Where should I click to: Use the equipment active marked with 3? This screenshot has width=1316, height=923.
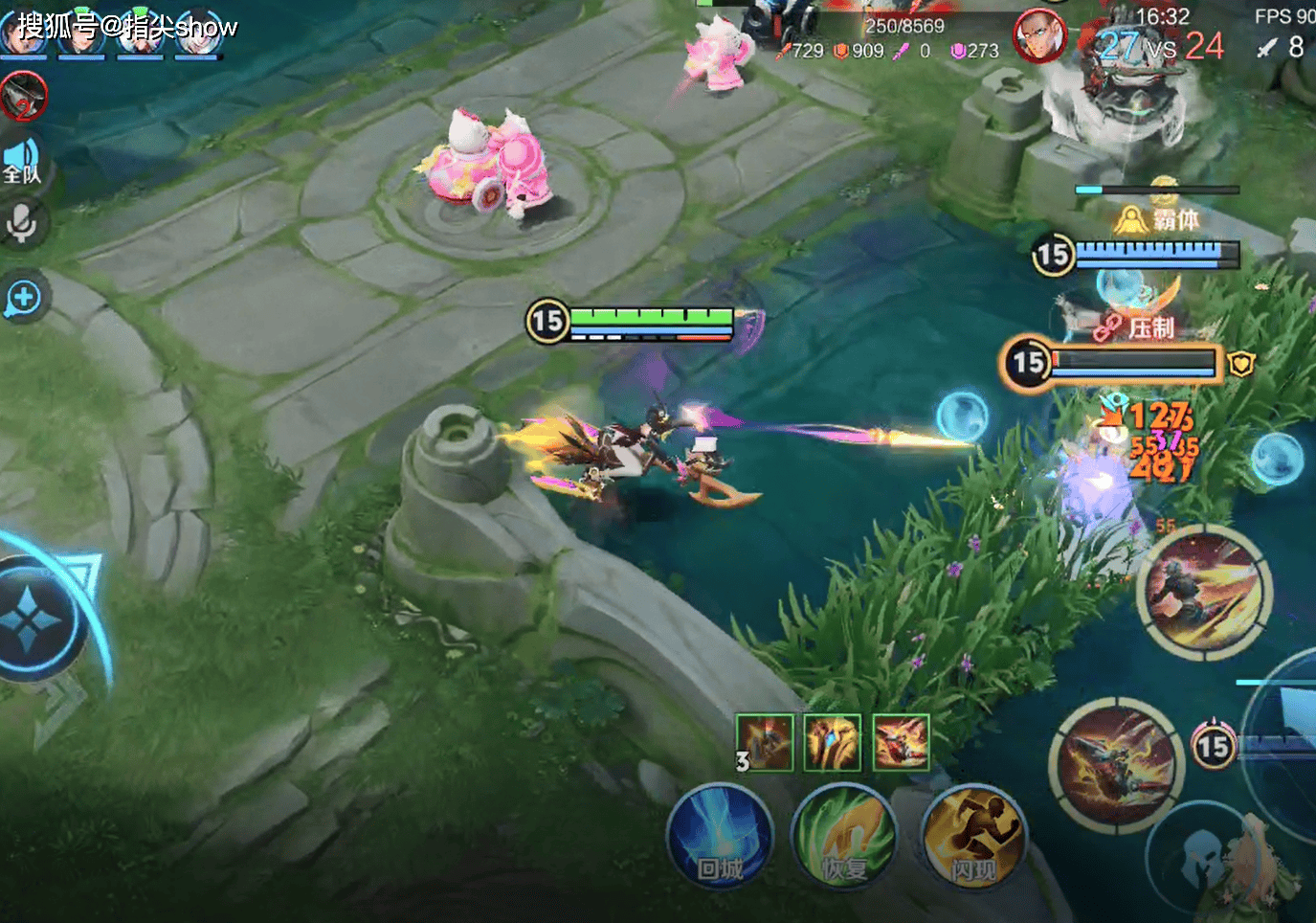[765, 742]
